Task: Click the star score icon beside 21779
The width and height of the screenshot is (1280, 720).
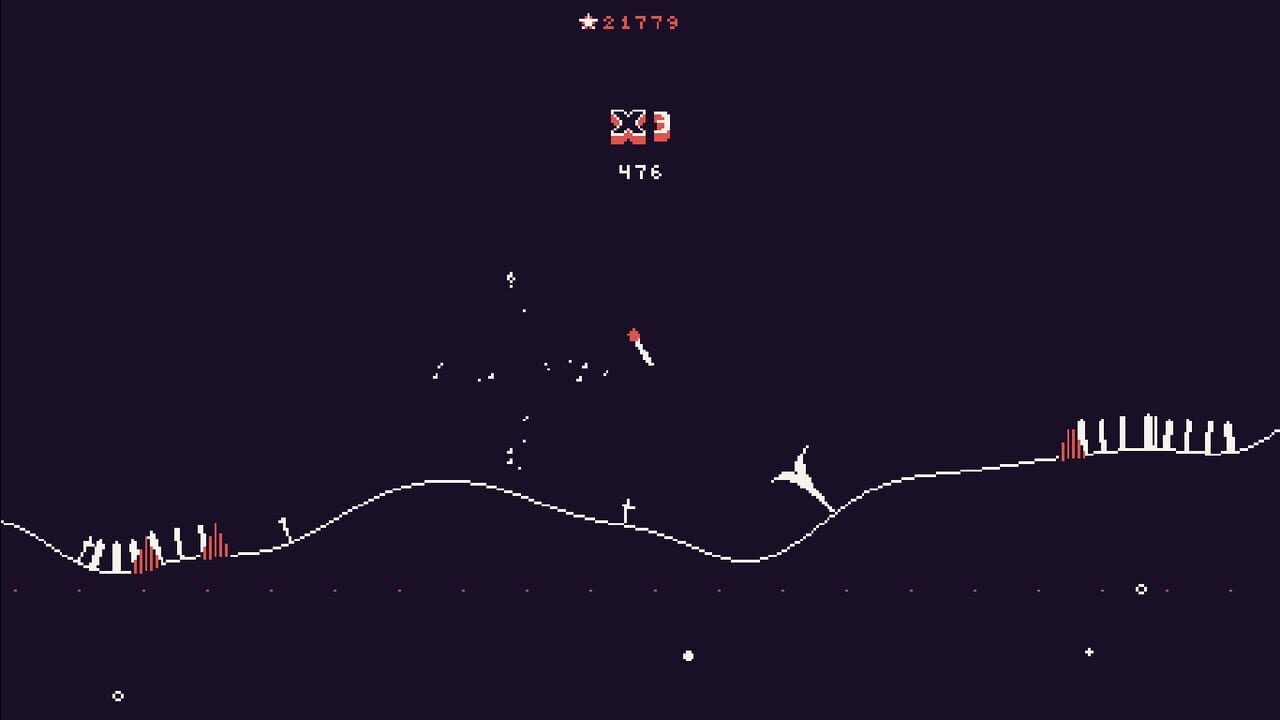Action: (x=587, y=23)
